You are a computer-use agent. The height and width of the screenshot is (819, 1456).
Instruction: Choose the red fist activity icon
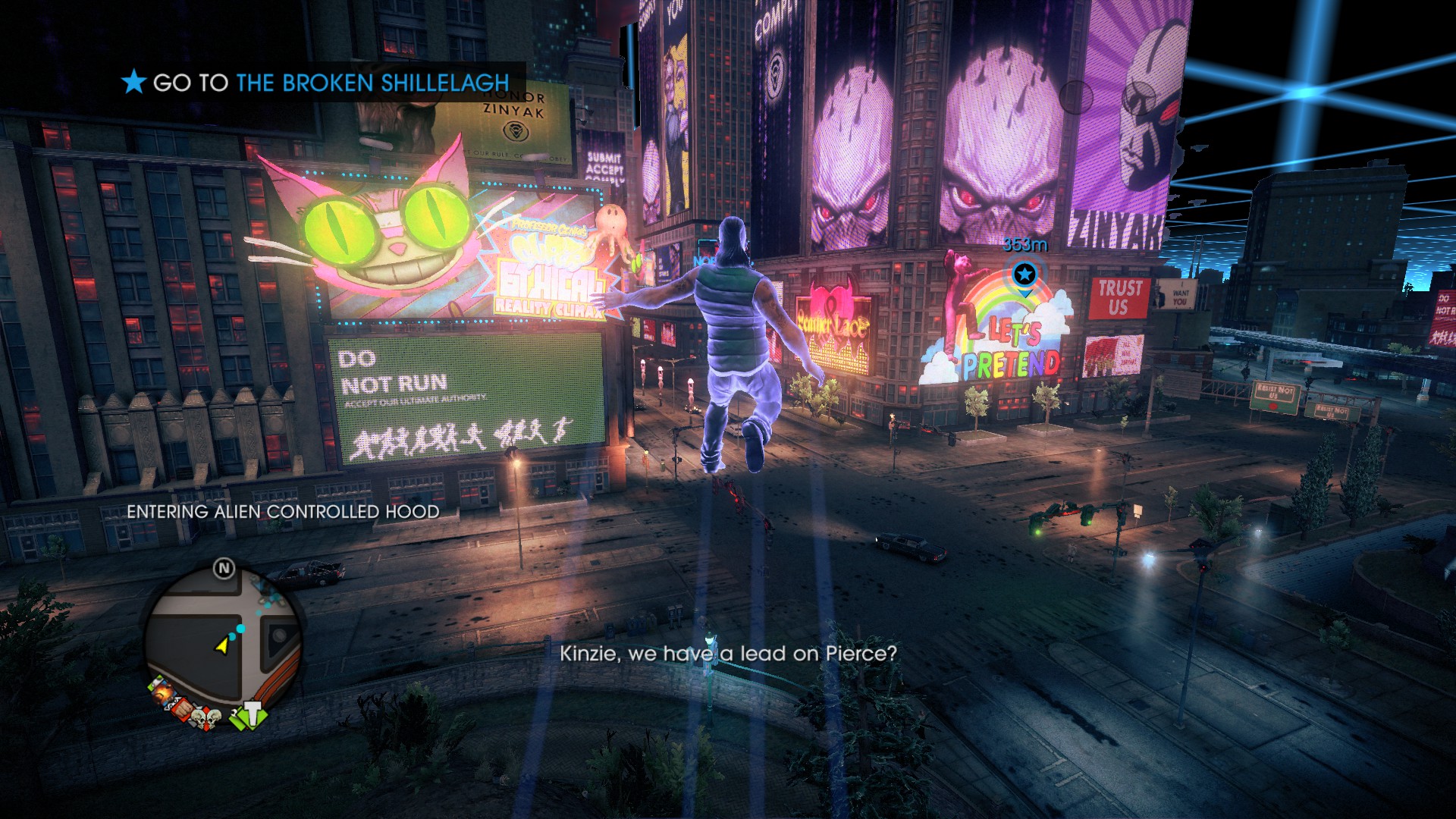coord(180,708)
